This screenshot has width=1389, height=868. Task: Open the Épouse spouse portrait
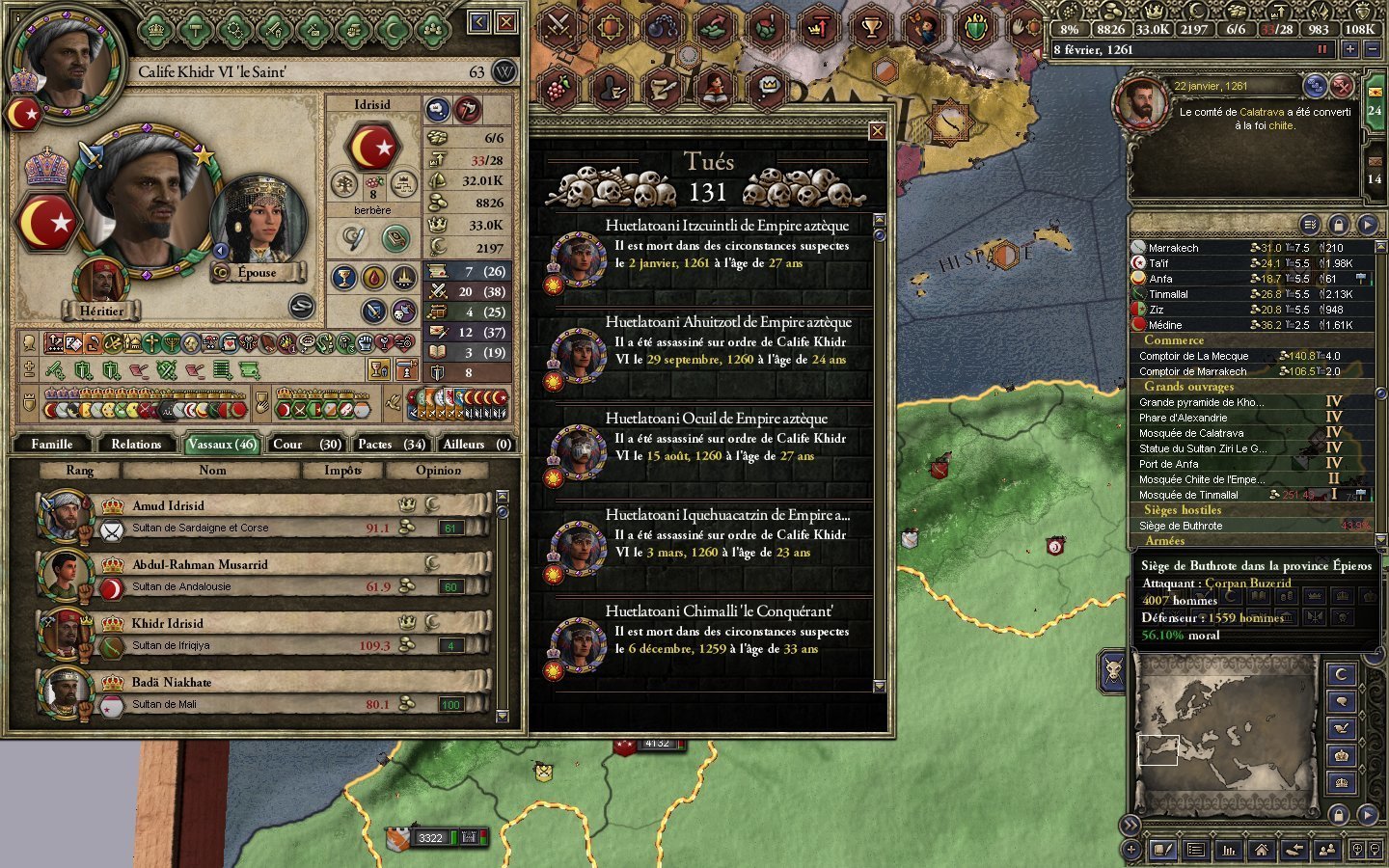(258, 224)
